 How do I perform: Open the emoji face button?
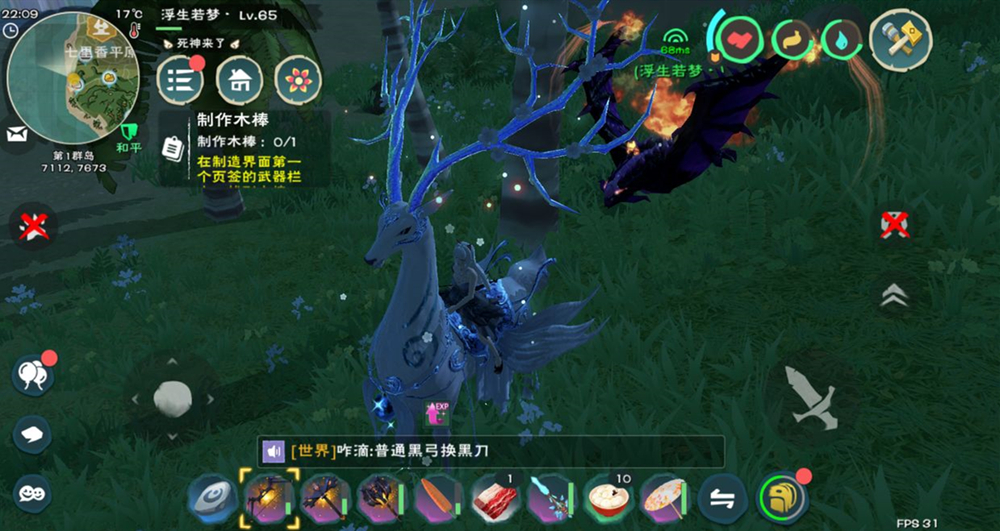point(33,492)
